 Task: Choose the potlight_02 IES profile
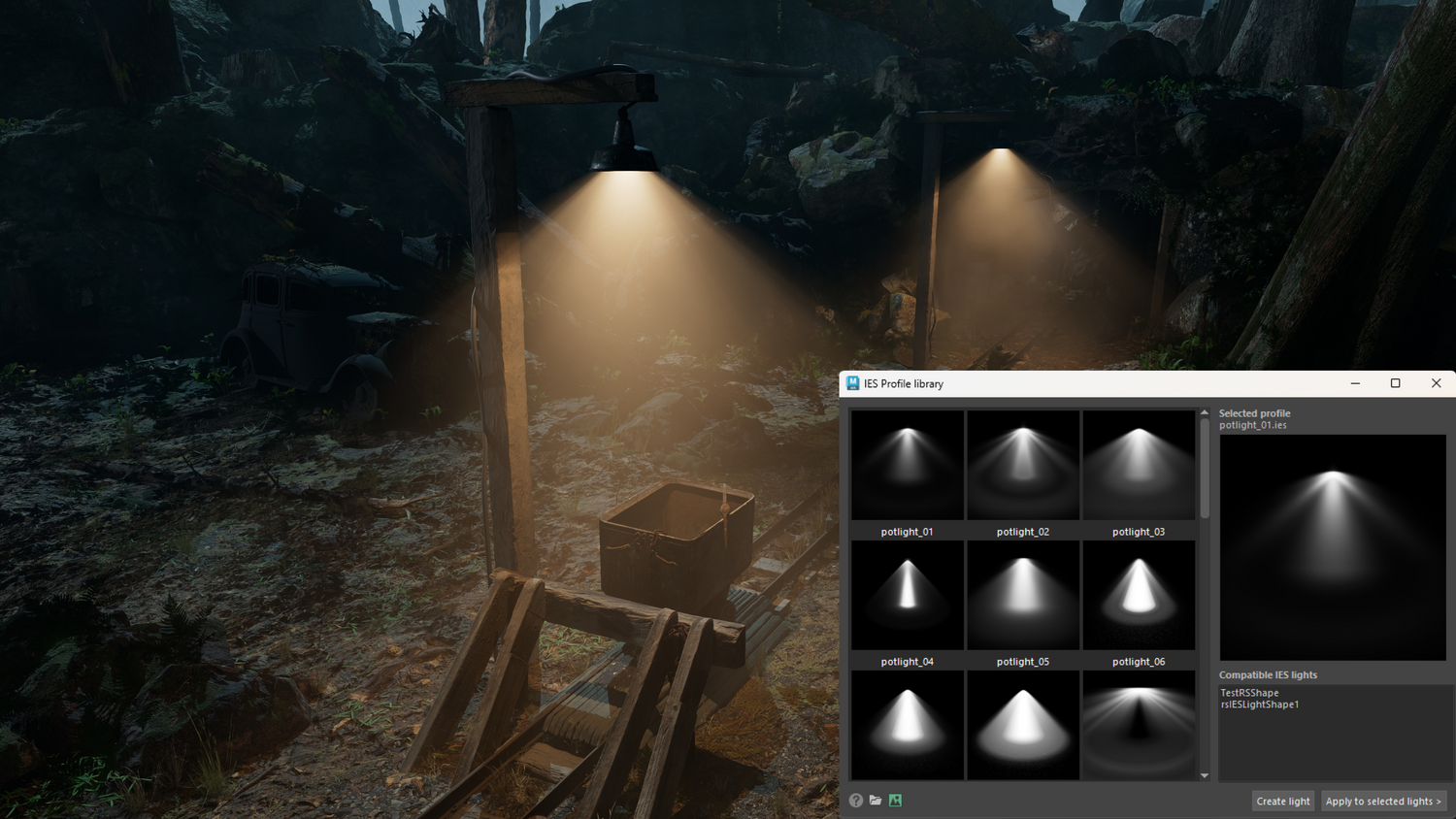1023,466
